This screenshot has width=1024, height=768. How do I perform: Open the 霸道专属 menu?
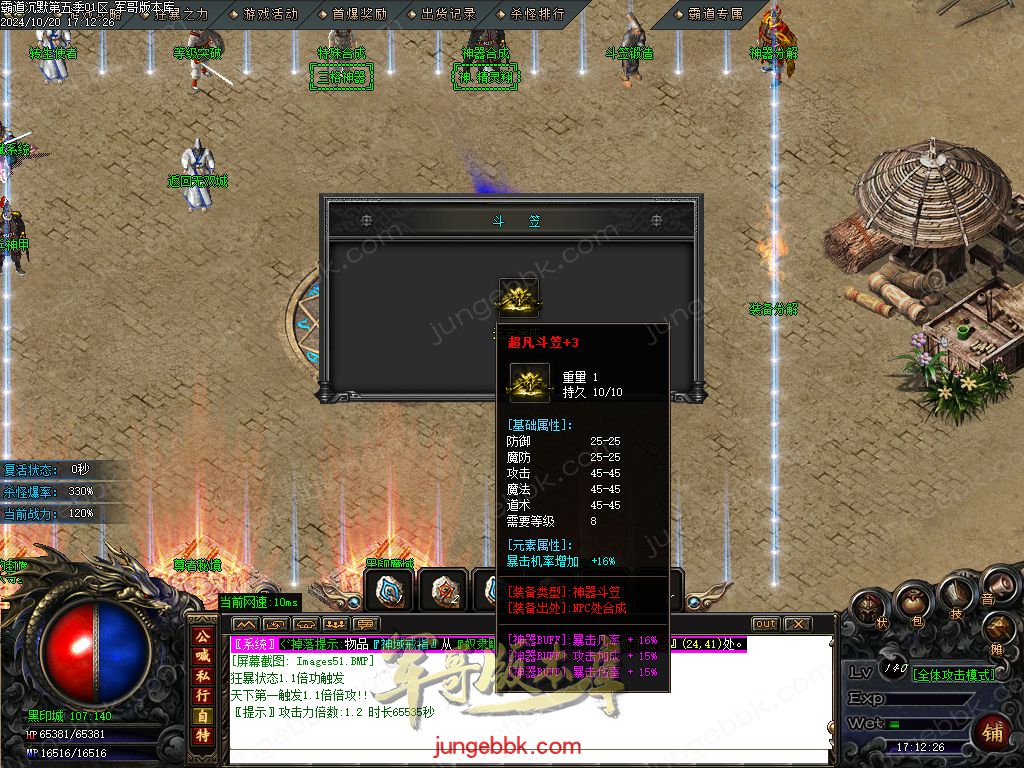click(714, 14)
